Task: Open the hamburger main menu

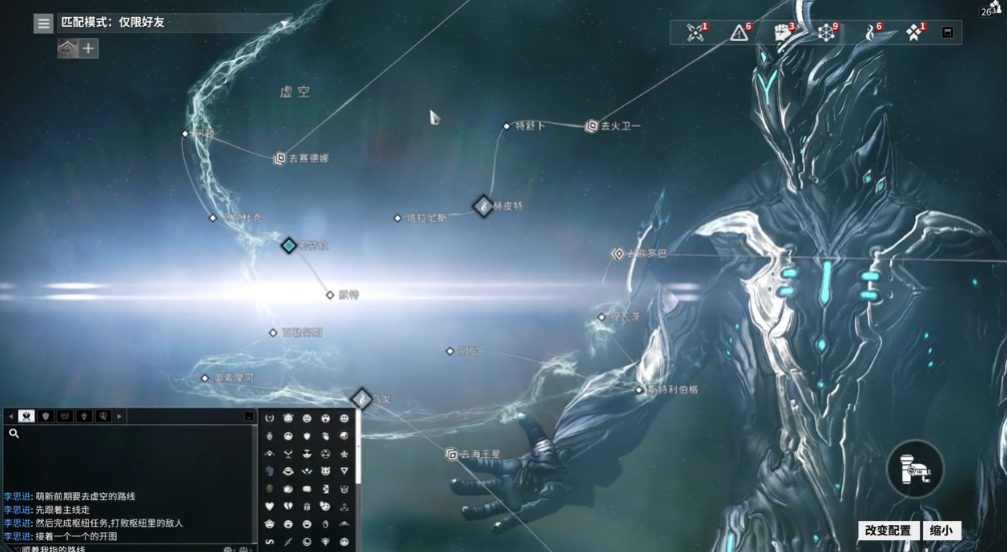Action: 43,23
